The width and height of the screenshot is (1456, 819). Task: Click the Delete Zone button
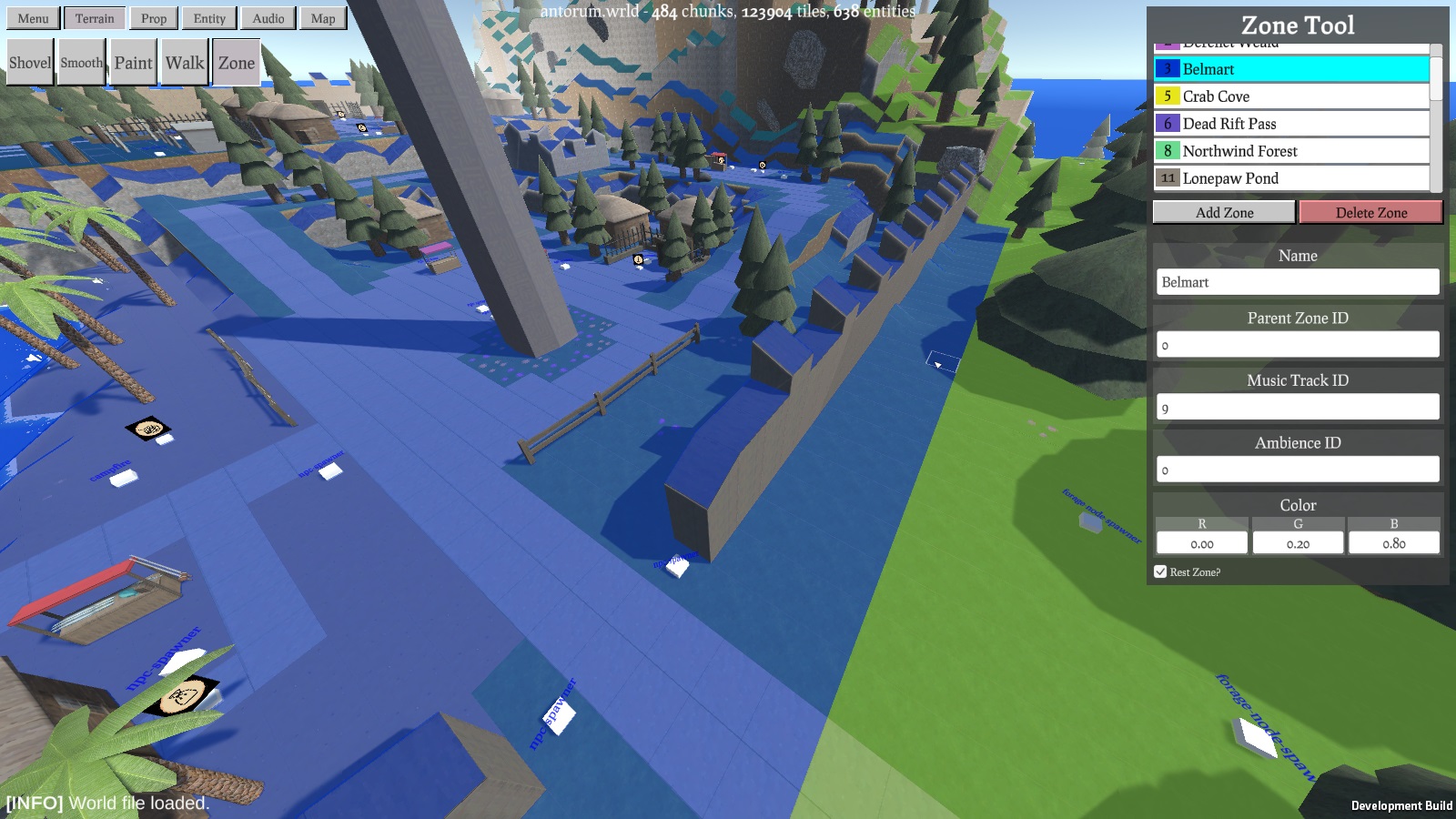pos(1371,213)
